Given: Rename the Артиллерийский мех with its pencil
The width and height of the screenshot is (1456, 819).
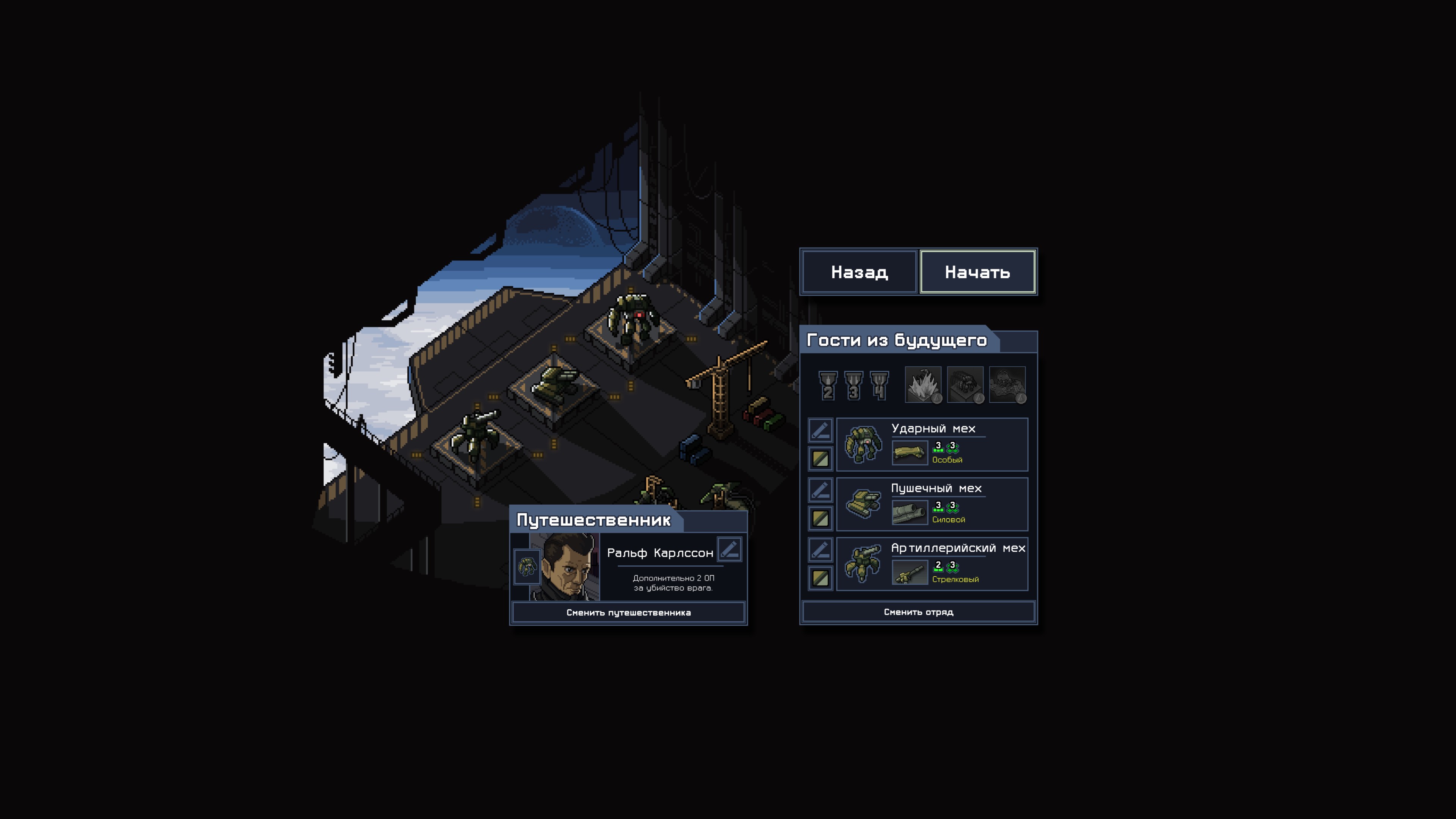Looking at the screenshot, I should [x=820, y=549].
